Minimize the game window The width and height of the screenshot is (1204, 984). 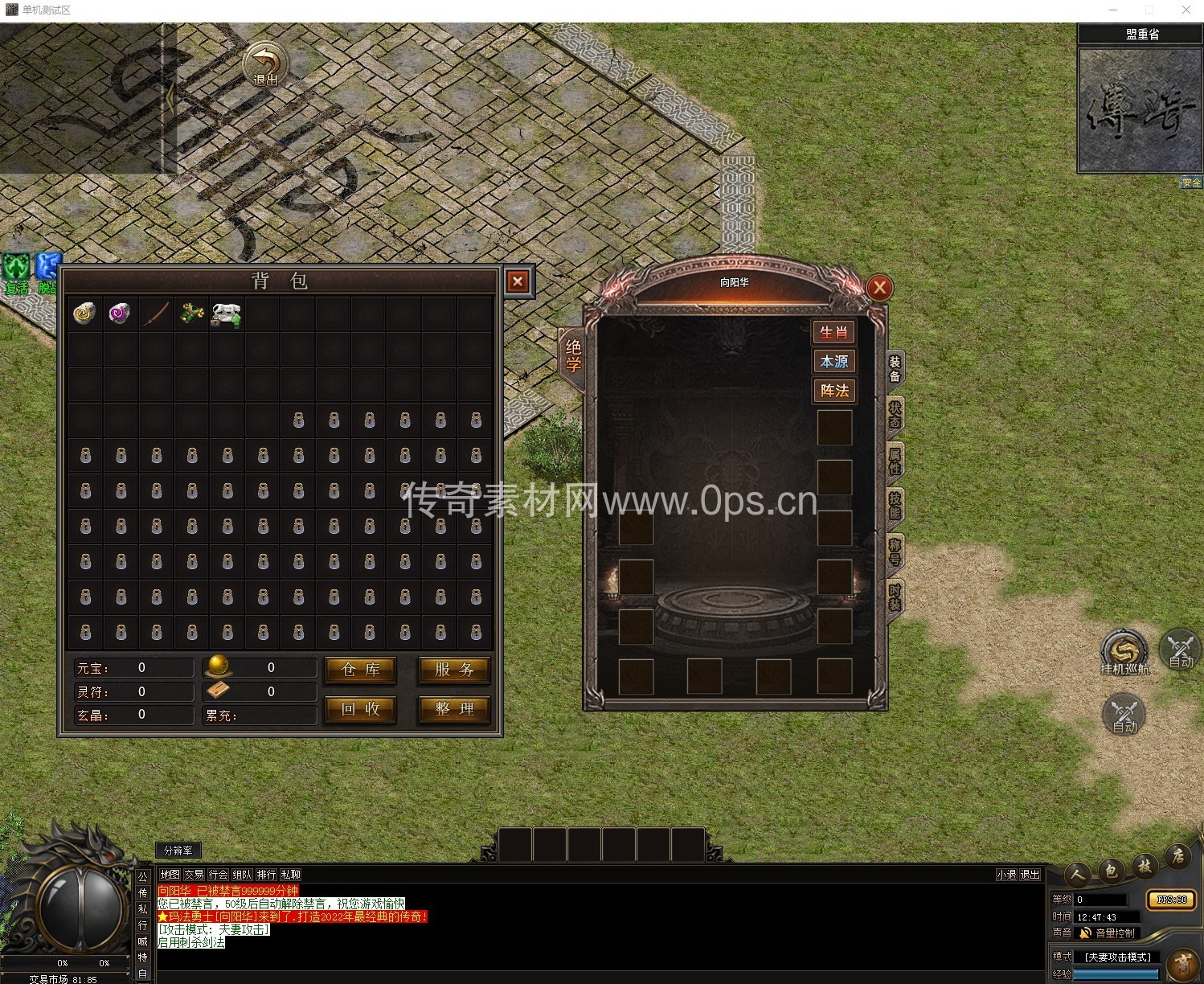(x=1113, y=10)
